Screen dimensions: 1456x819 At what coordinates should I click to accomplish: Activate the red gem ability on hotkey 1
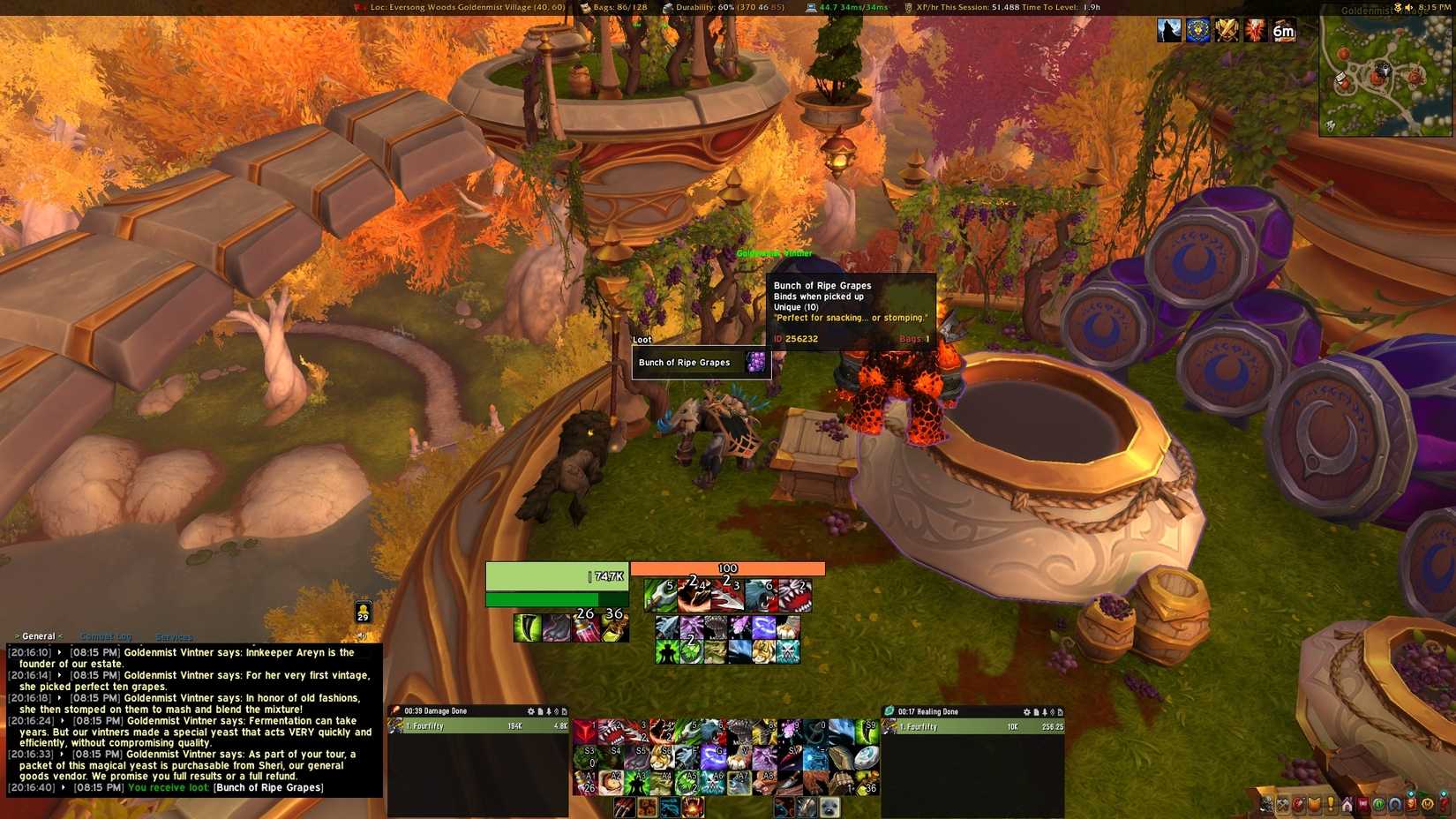585,732
